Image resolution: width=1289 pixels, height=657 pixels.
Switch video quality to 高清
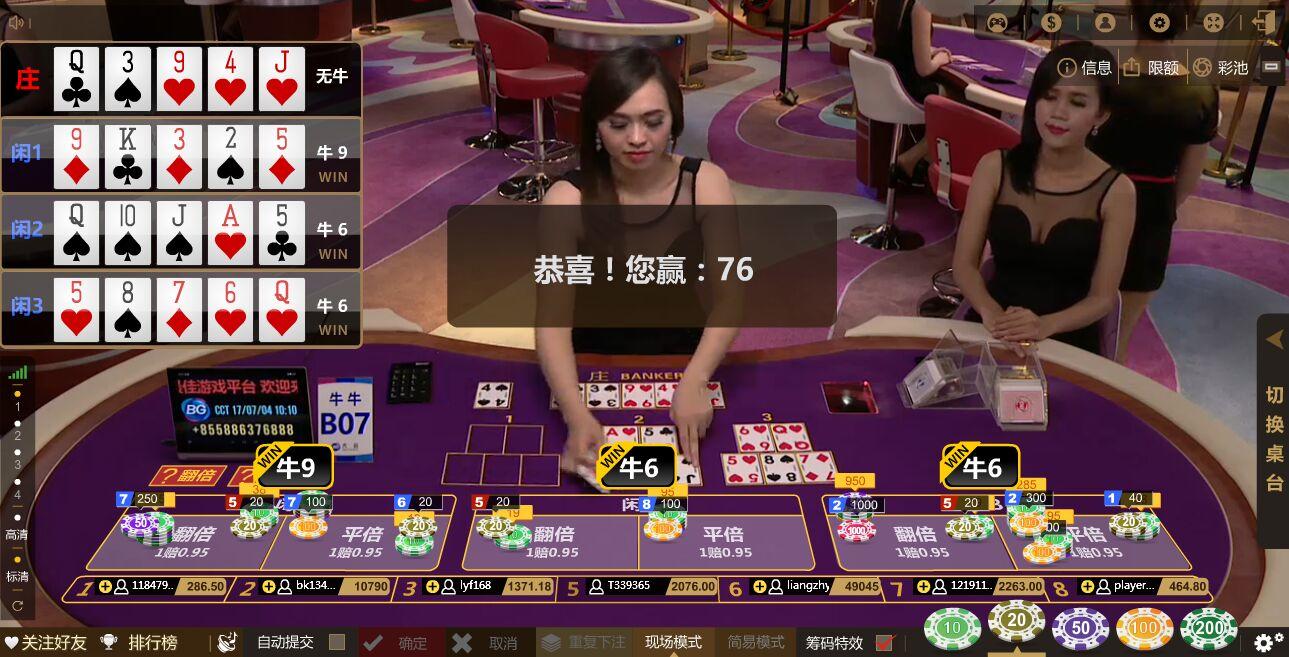[17, 535]
